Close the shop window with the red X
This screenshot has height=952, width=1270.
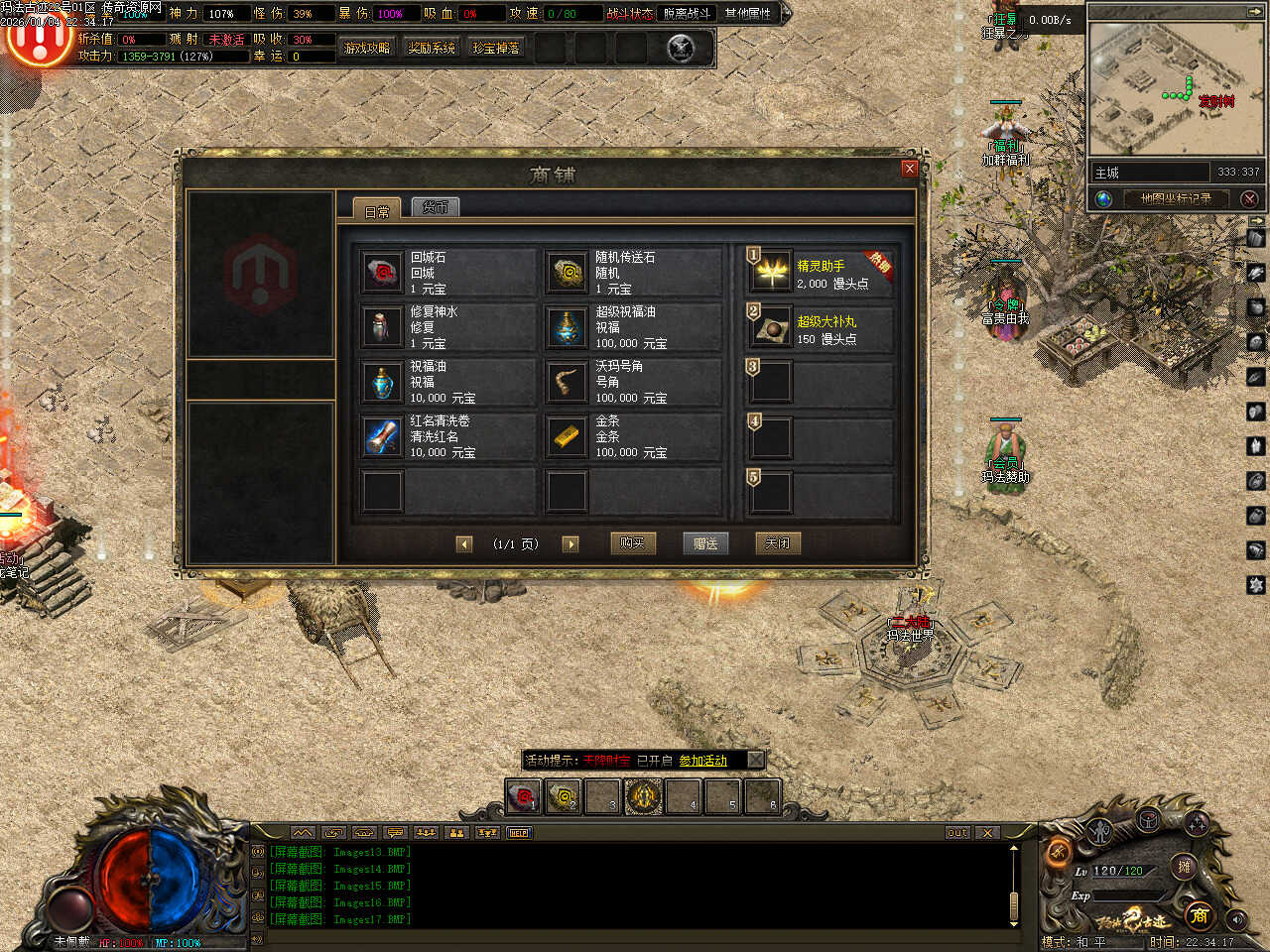pos(909,169)
